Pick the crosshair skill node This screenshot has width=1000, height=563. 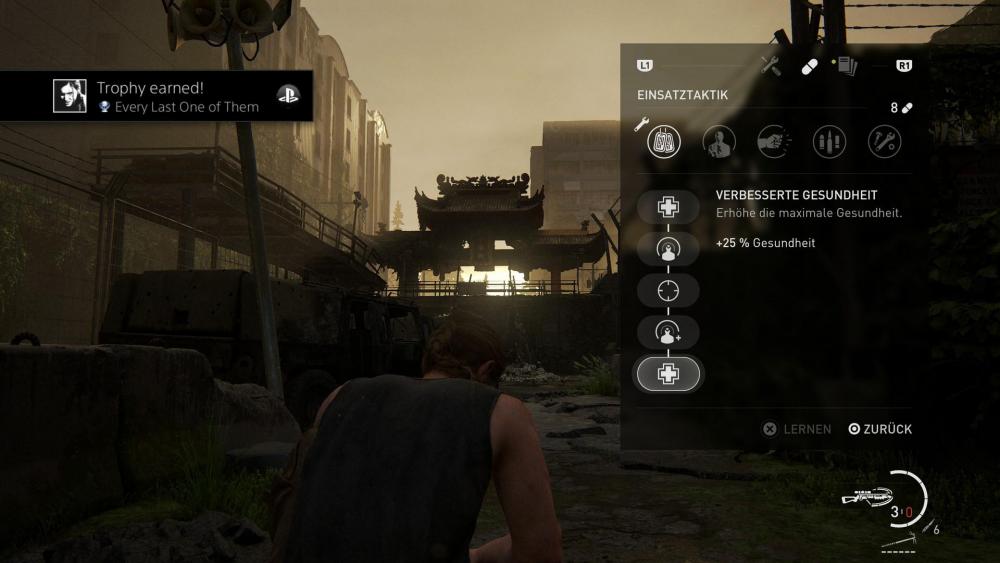pos(668,290)
